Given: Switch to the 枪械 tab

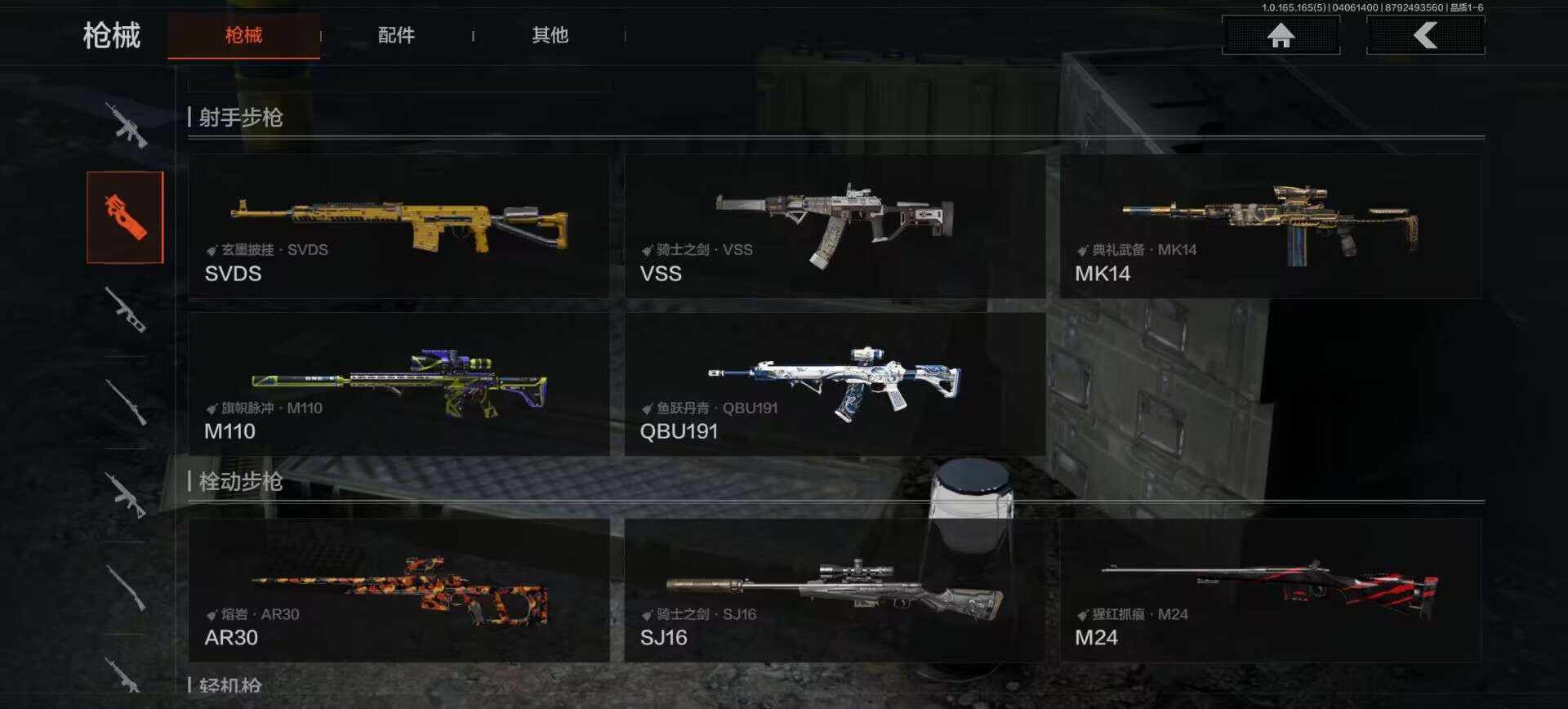Looking at the screenshot, I should tap(243, 35).
